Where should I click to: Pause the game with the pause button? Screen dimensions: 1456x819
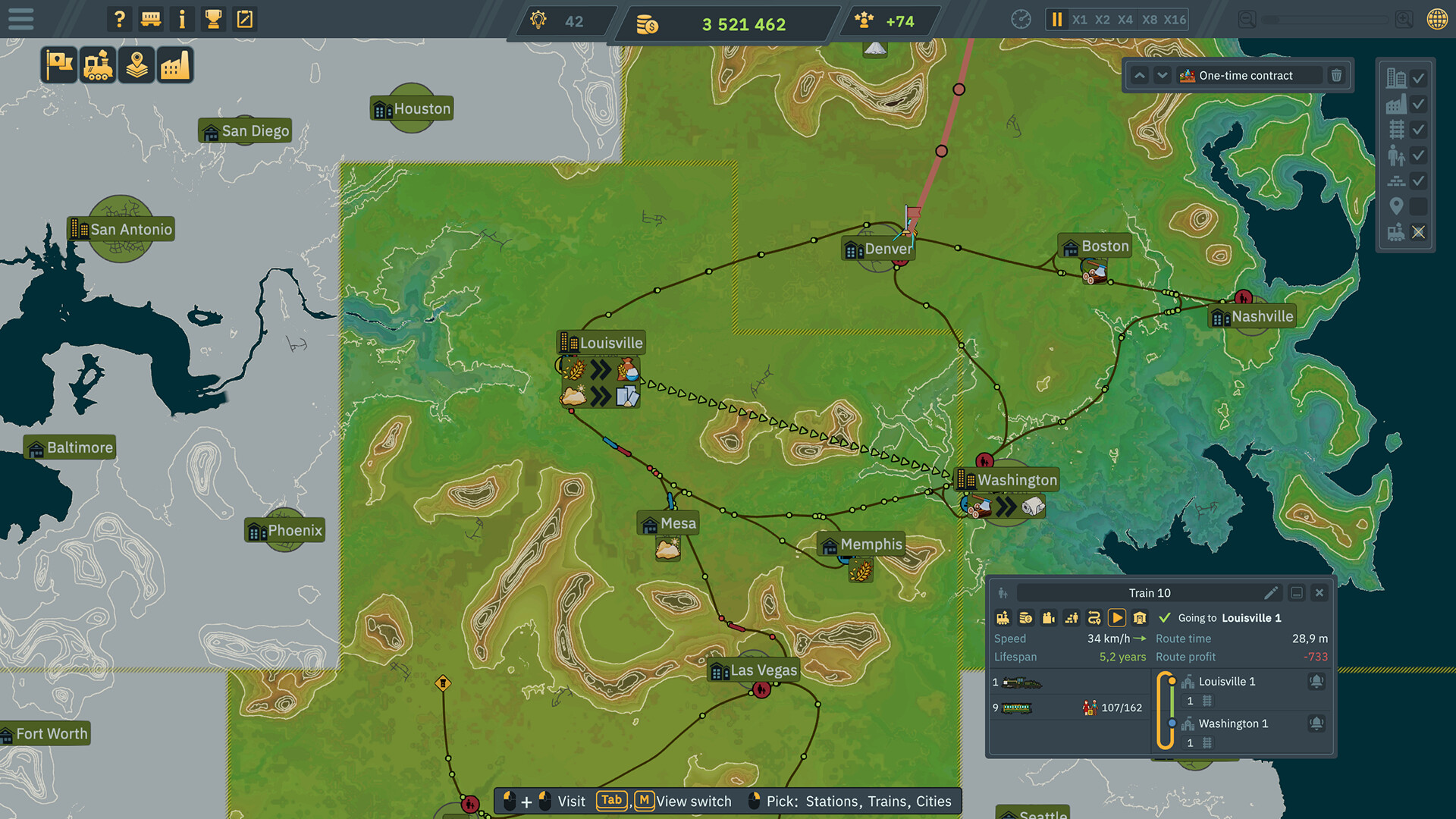click(x=1056, y=19)
